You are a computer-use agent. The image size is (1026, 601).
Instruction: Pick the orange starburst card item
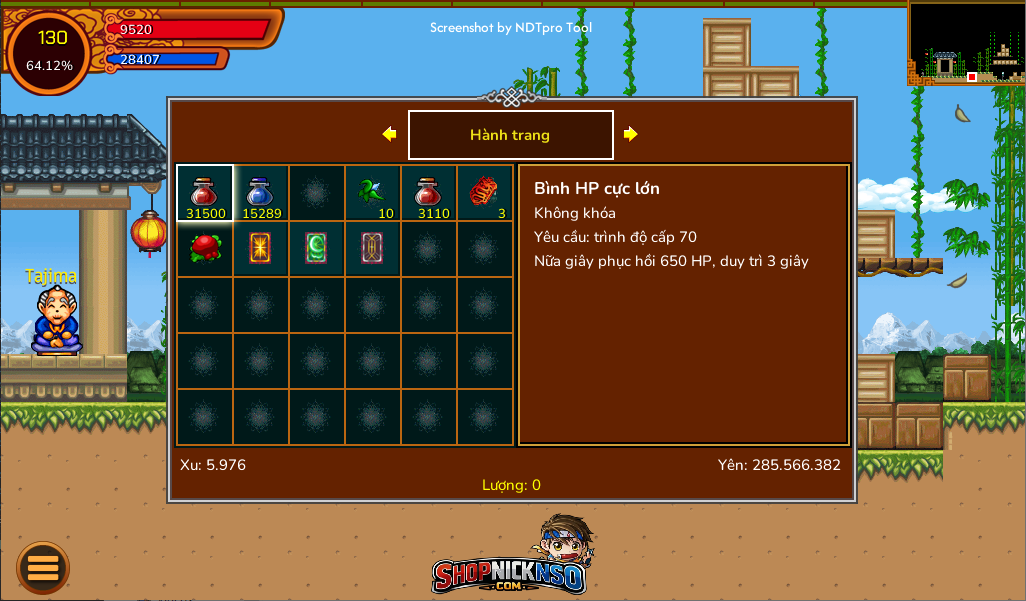pos(261,248)
